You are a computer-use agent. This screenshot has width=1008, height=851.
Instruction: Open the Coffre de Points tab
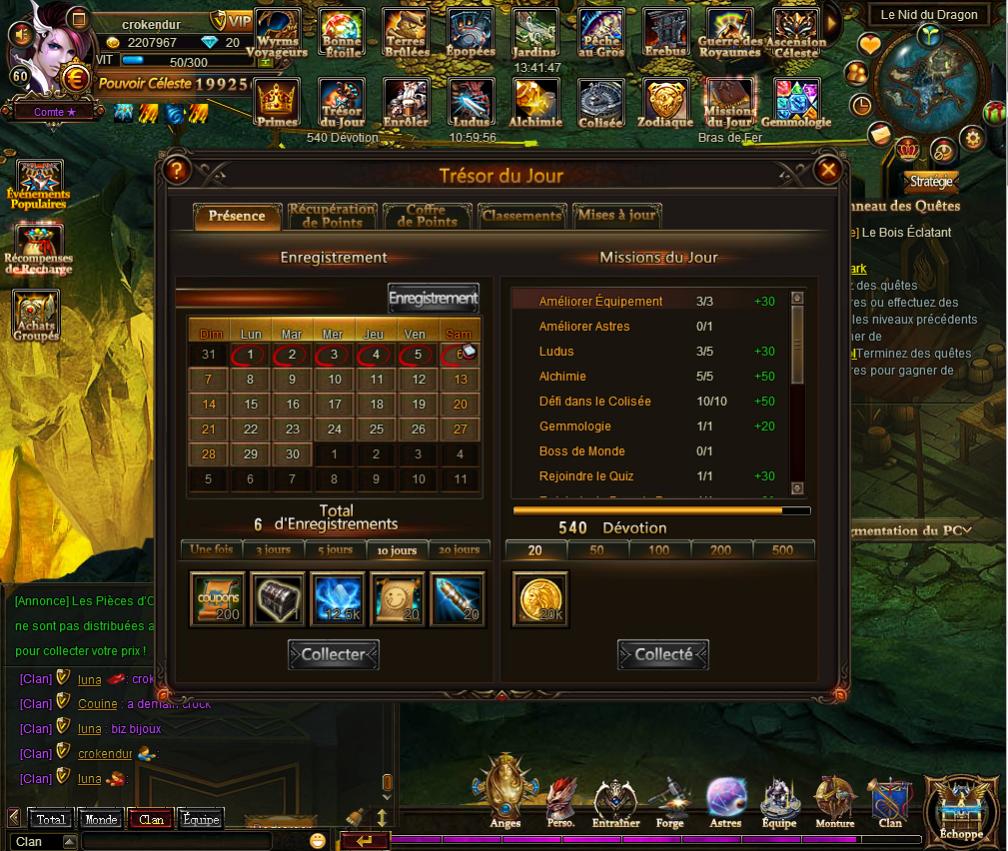426,216
